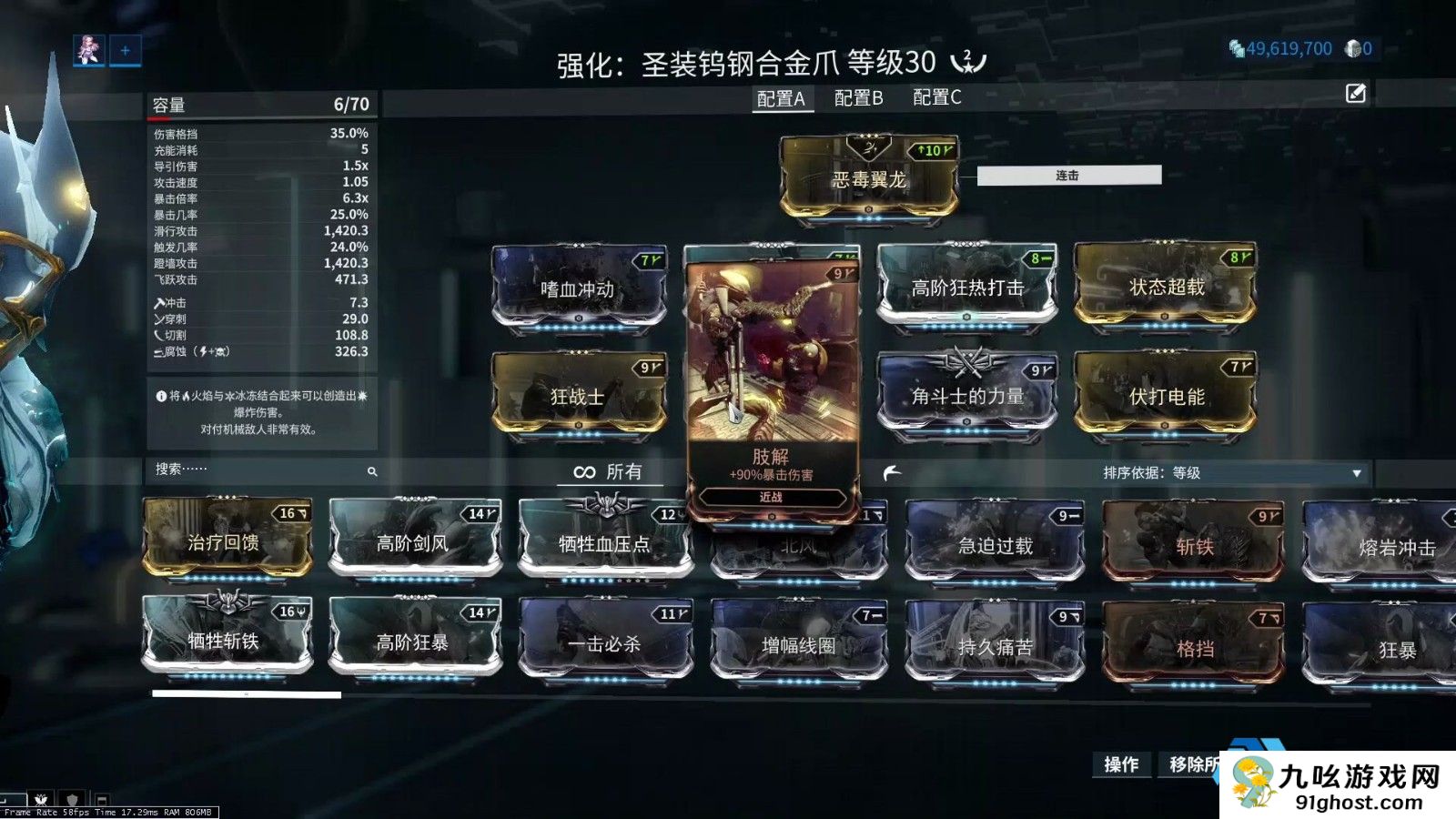Click the 连击 combo stat label
This screenshot has width=1456, height=819.
1066,175
